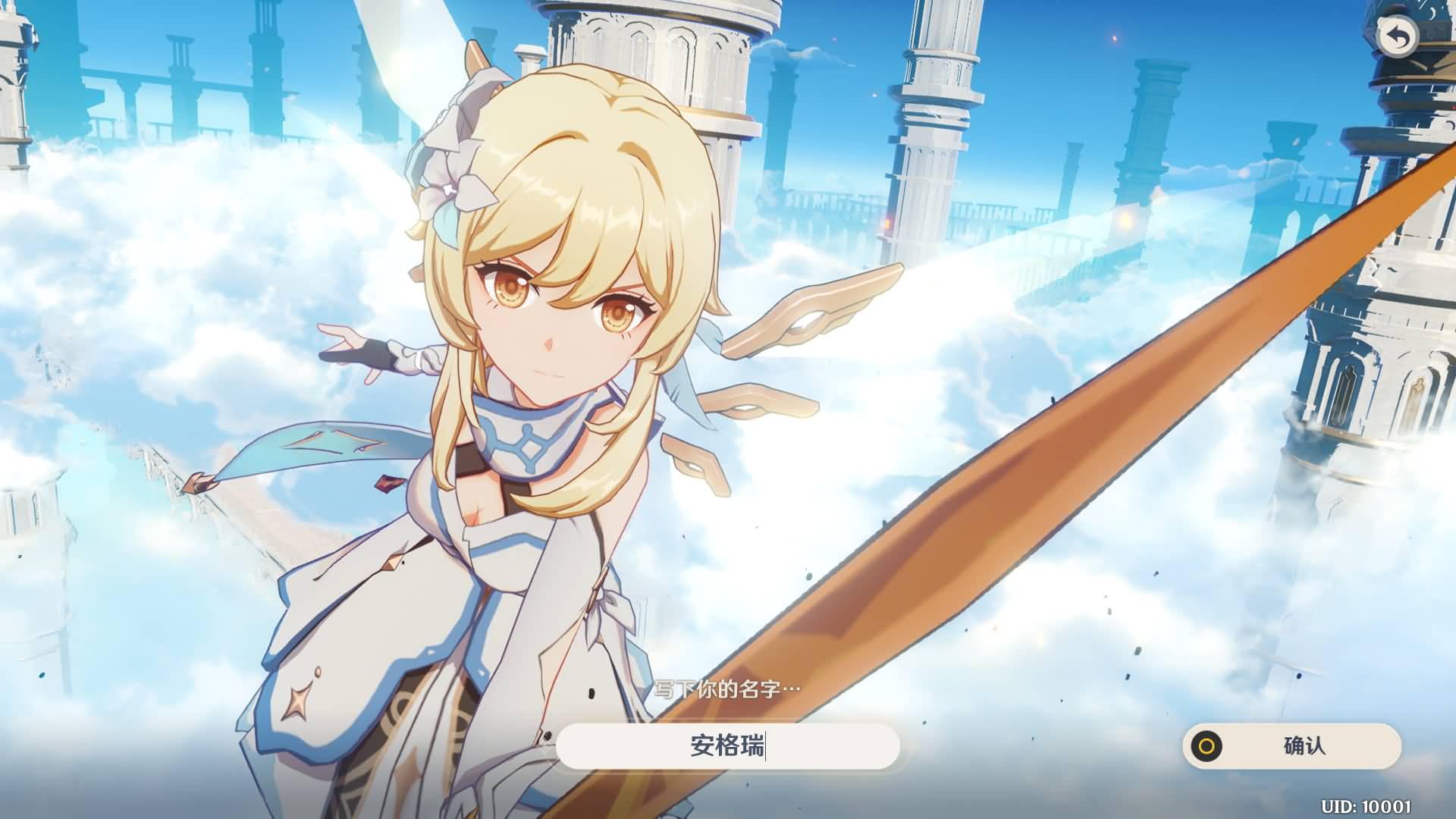Image resolution: width=1456 pixels, height=819 pixels.
Task: Confirm the name with the 确认 button
Action: click(1291, 746)
